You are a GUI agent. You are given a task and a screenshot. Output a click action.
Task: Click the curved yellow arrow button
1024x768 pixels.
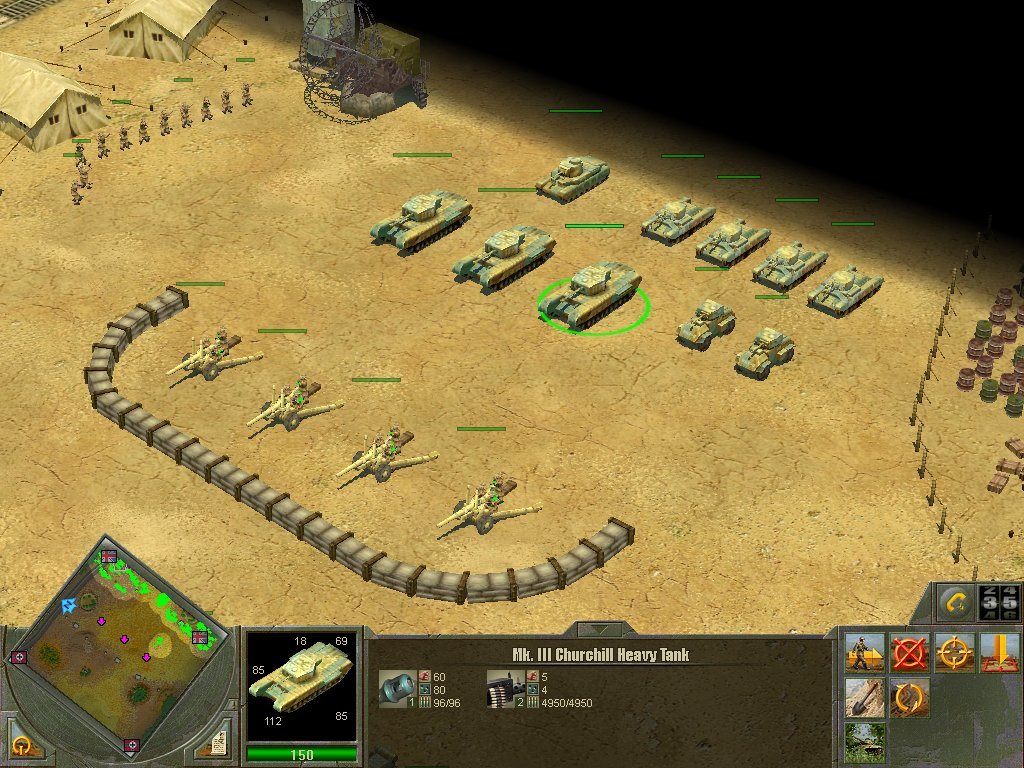tap(956, 603)
